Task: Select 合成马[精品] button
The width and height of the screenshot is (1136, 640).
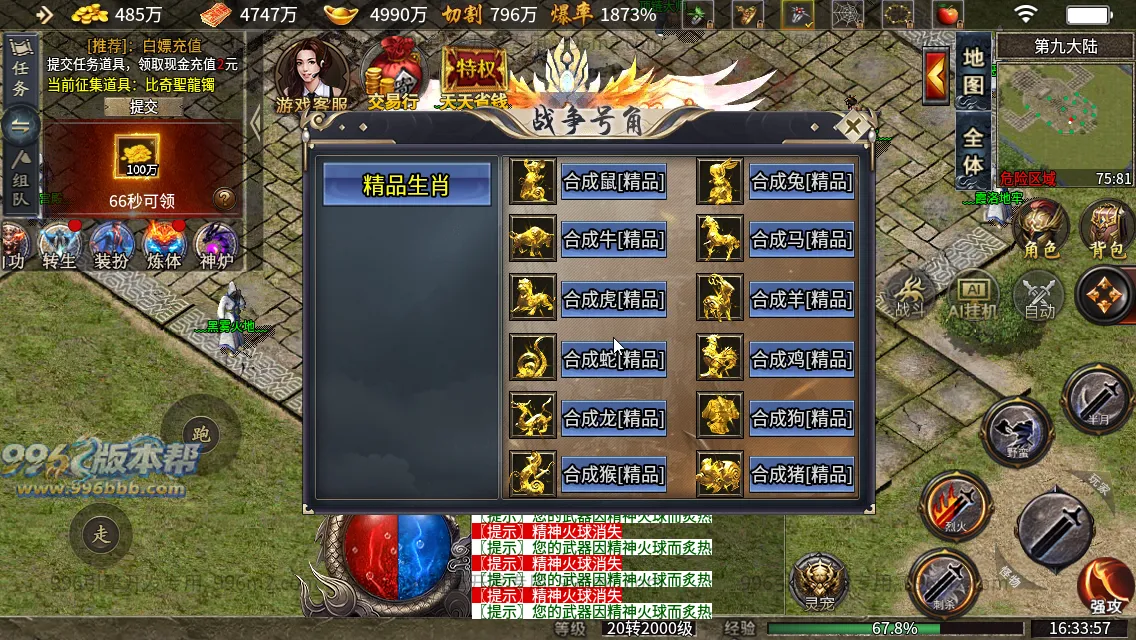Action: [x=801, y=240]
